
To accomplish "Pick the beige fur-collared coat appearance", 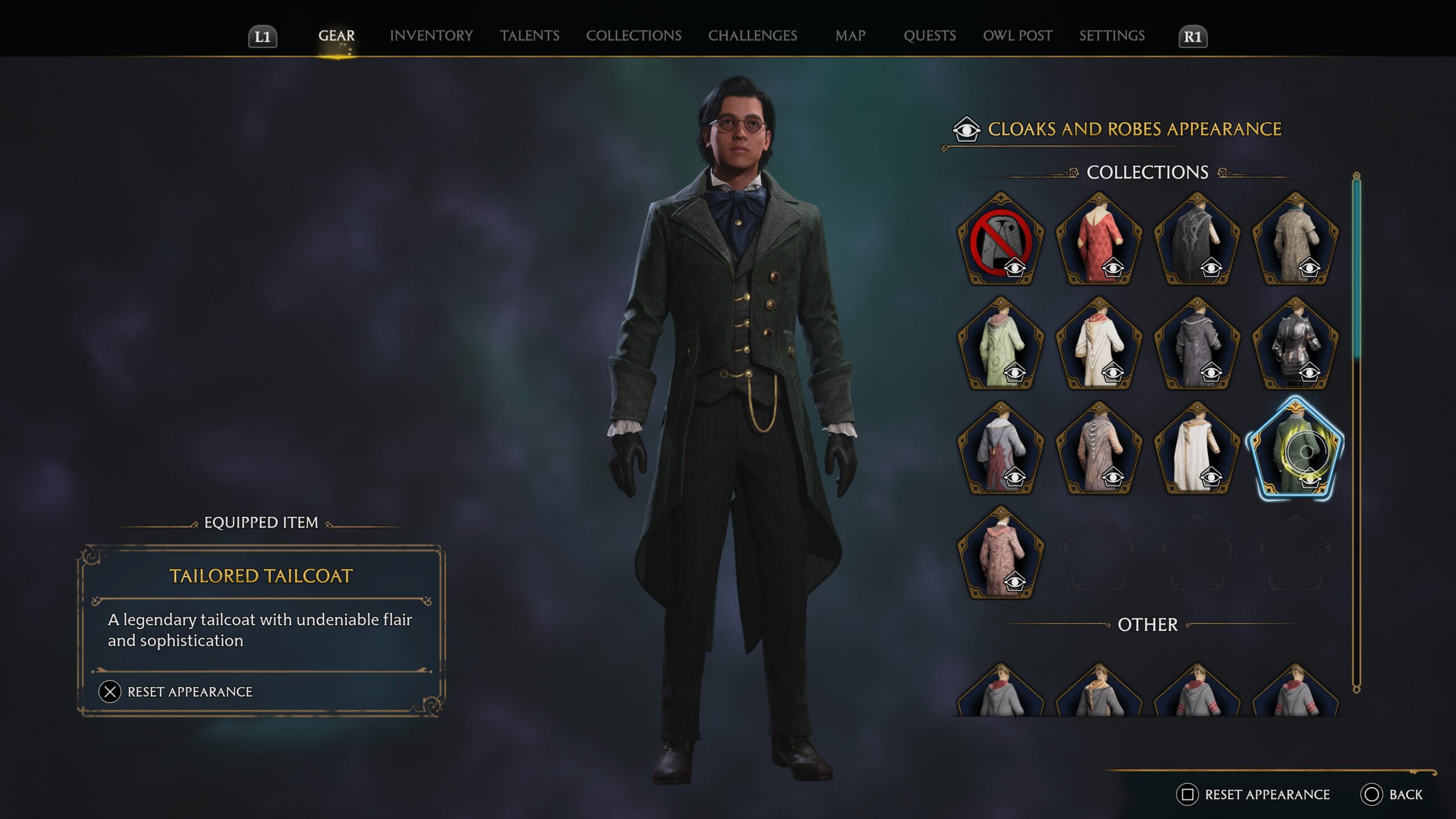I will coord(1295,239).
